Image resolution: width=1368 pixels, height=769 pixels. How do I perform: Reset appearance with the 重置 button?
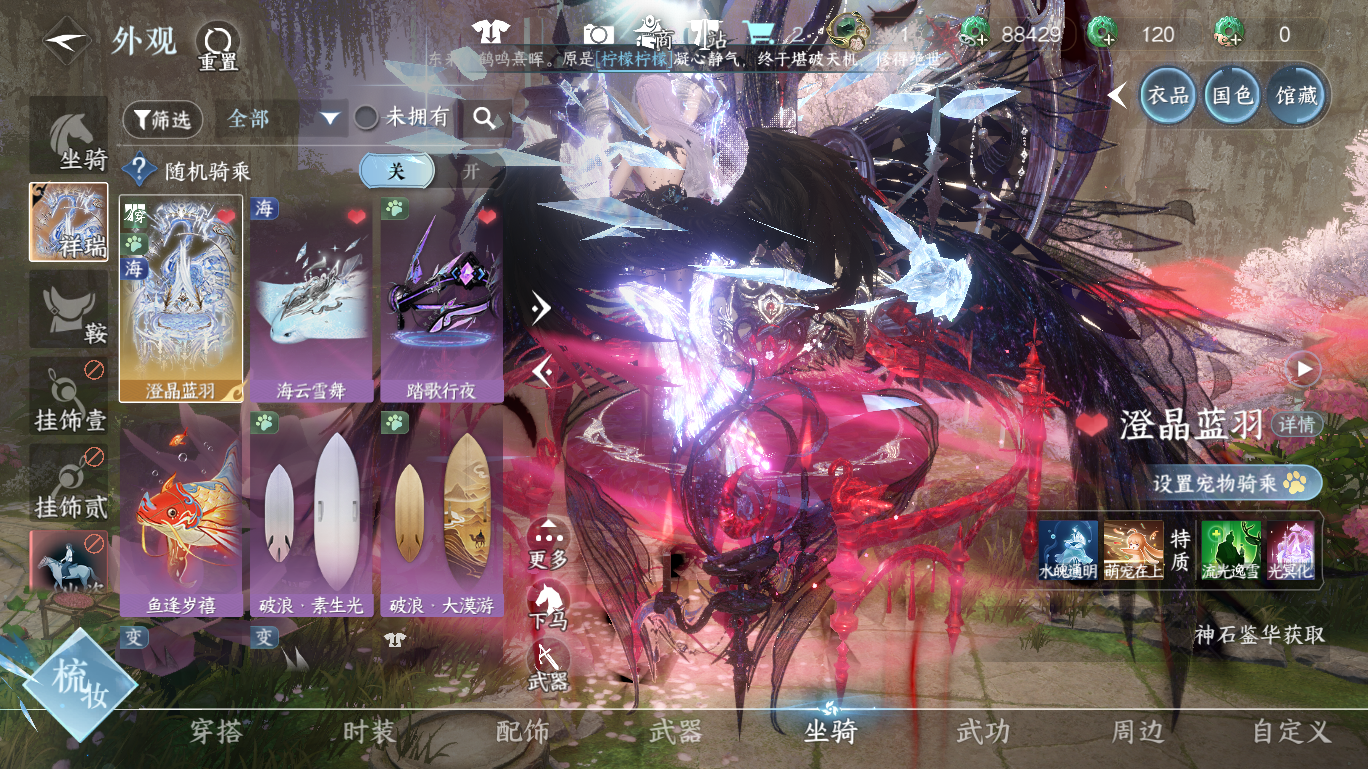[217, 45]
